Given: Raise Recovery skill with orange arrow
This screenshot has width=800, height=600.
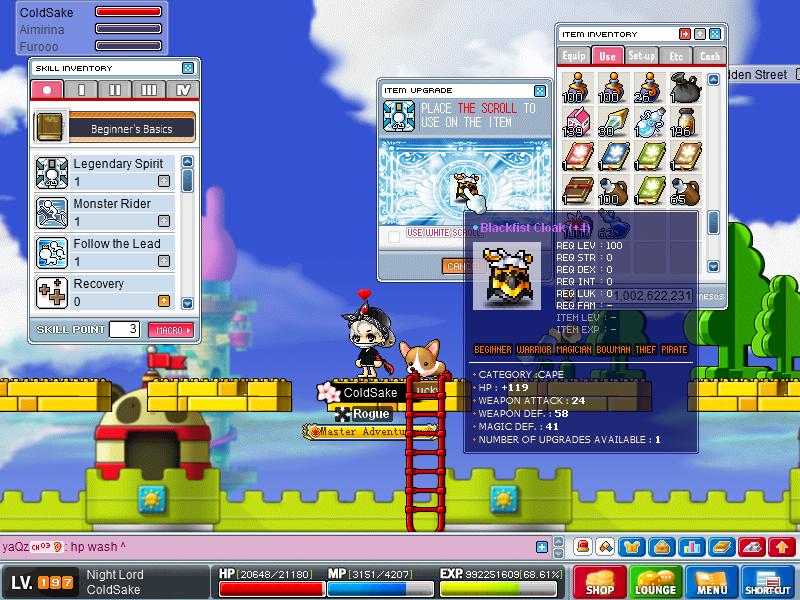Looking at the screenshot, I should tap(163, 301).
